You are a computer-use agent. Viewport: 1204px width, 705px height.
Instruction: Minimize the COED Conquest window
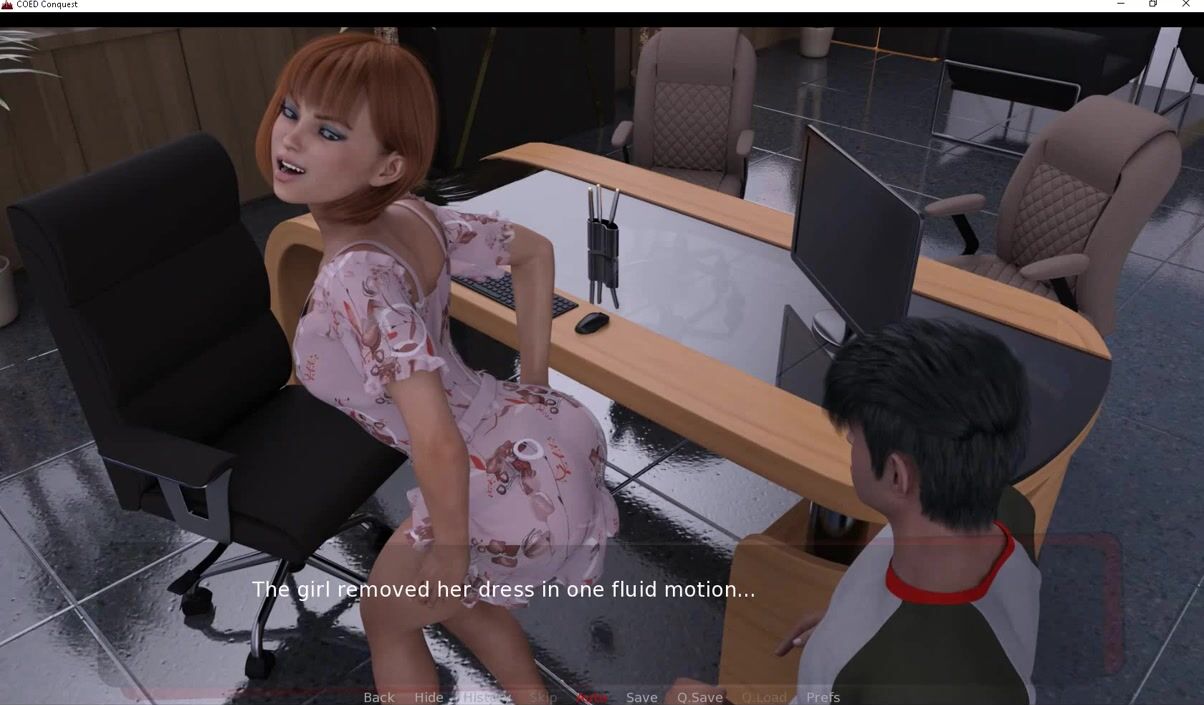pyautogui.click(x=1120, y=5)
